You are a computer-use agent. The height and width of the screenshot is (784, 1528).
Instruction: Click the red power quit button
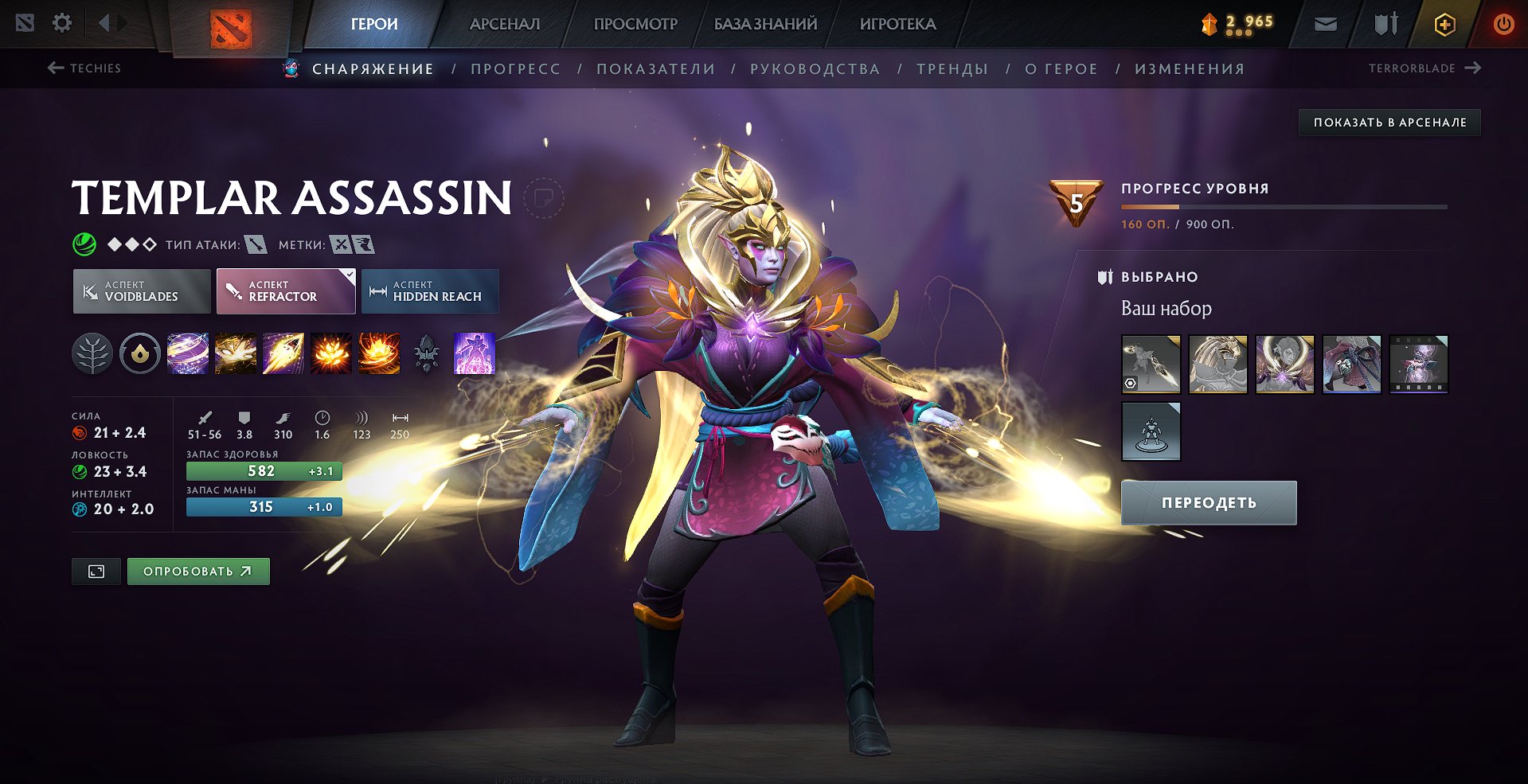coord(1503,24)
